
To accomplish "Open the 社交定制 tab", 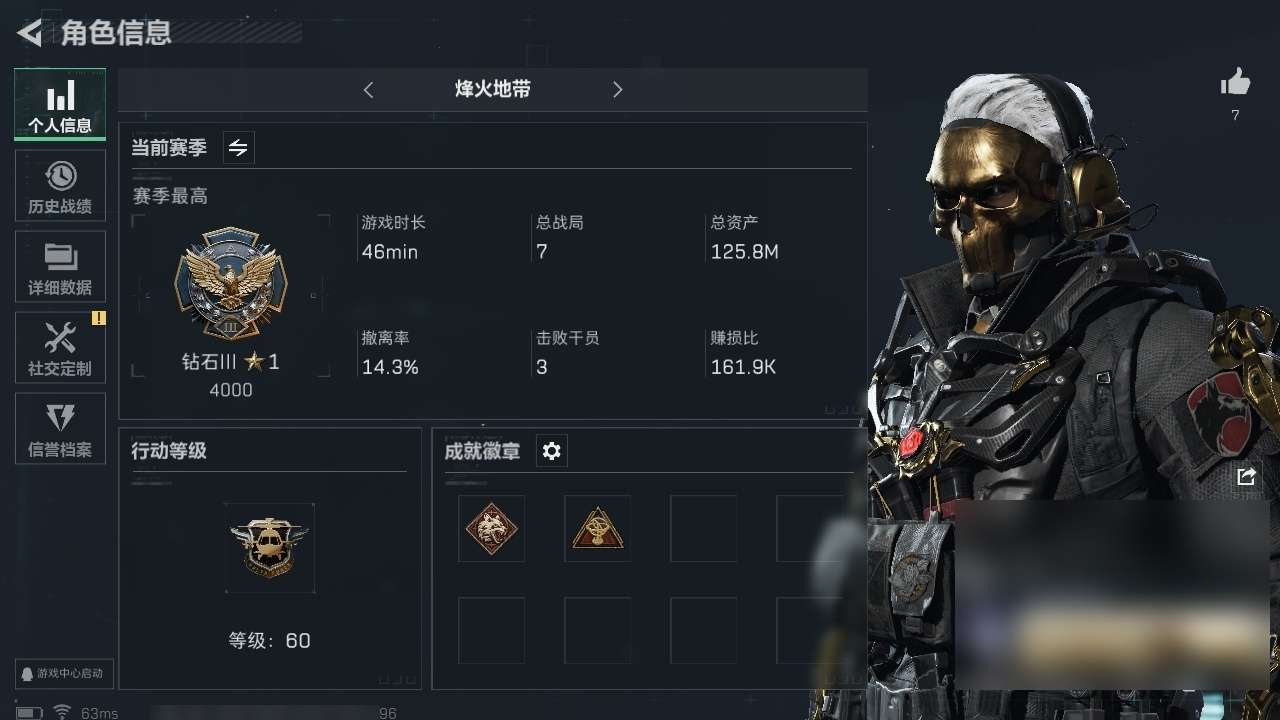I will 60,348.
